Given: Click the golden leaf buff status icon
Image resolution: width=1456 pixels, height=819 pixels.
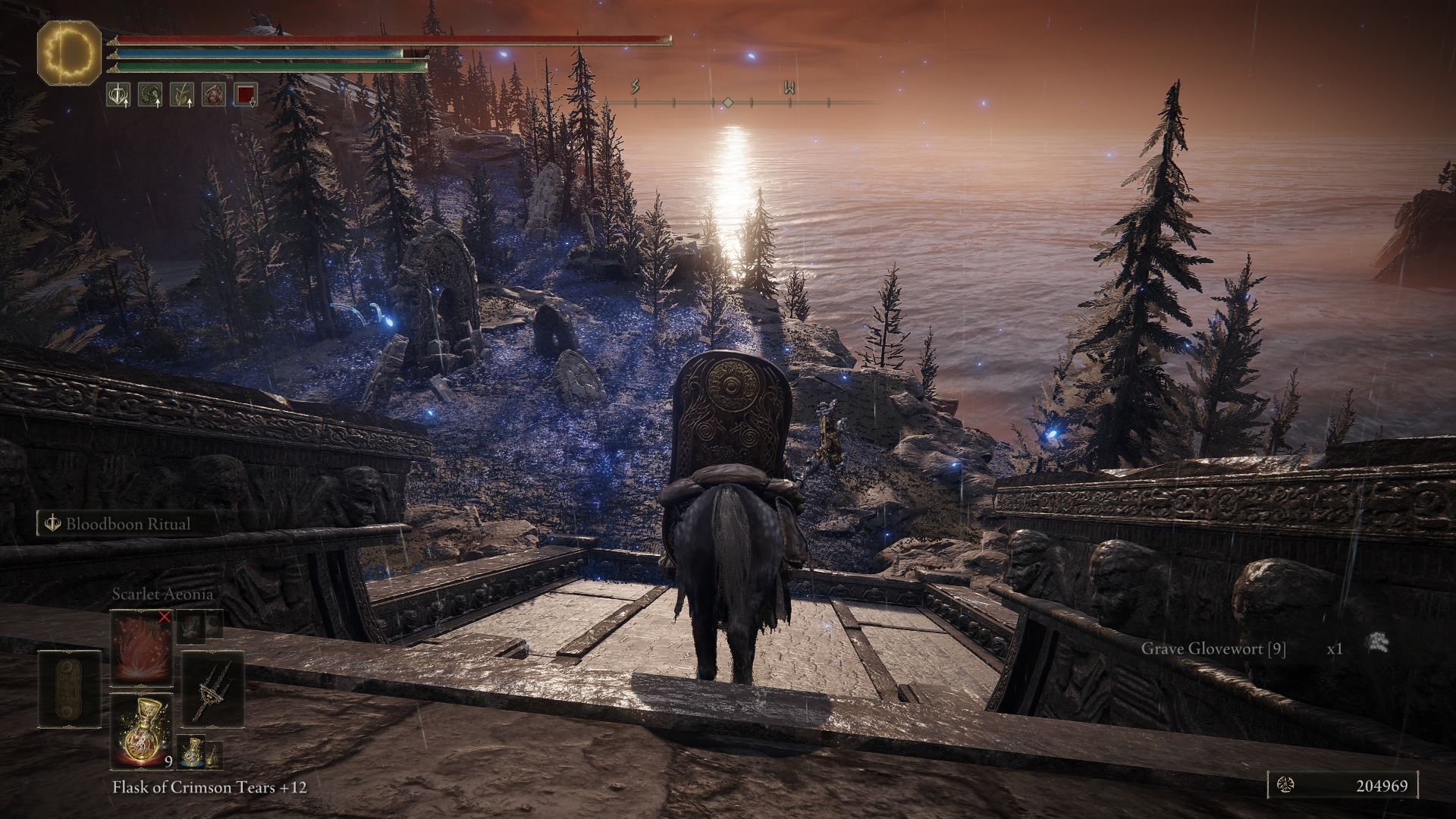Looking at the screenshot, I should coord(182,94).
